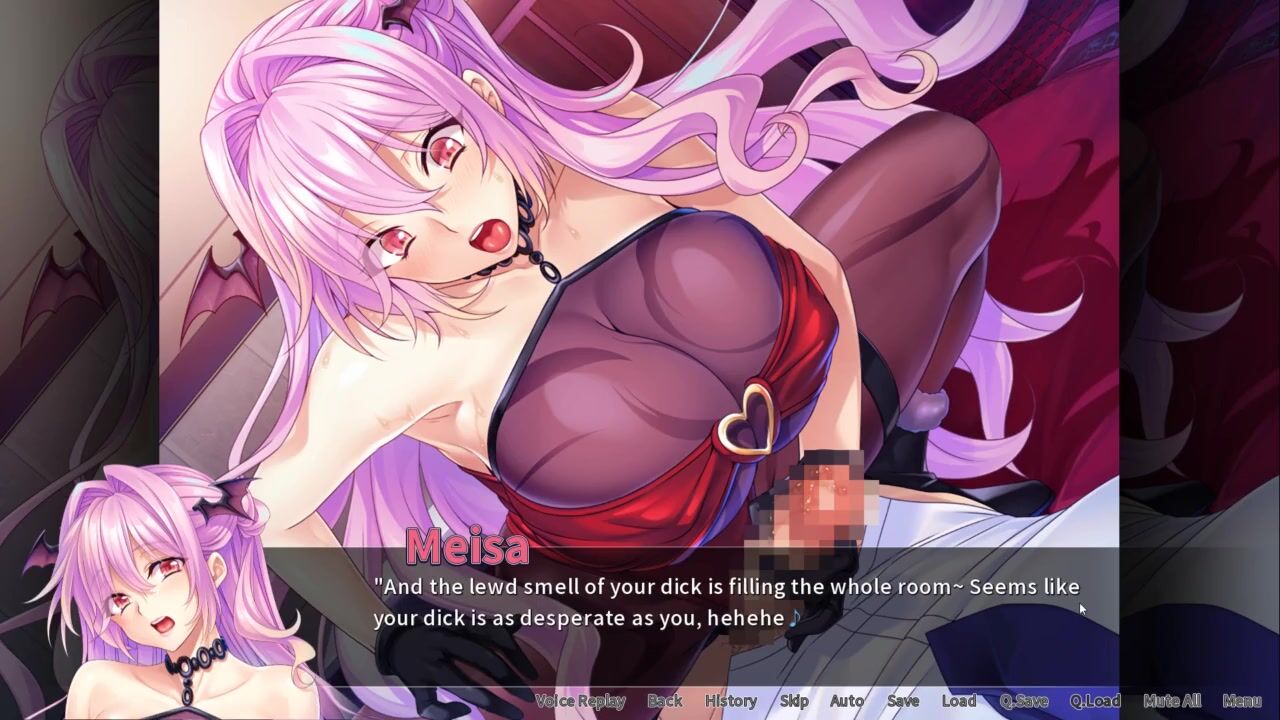Go Back to the previous line
The height and width of the screenshot is (720, 1280).
pyautogui.click(x=664, y=701)
